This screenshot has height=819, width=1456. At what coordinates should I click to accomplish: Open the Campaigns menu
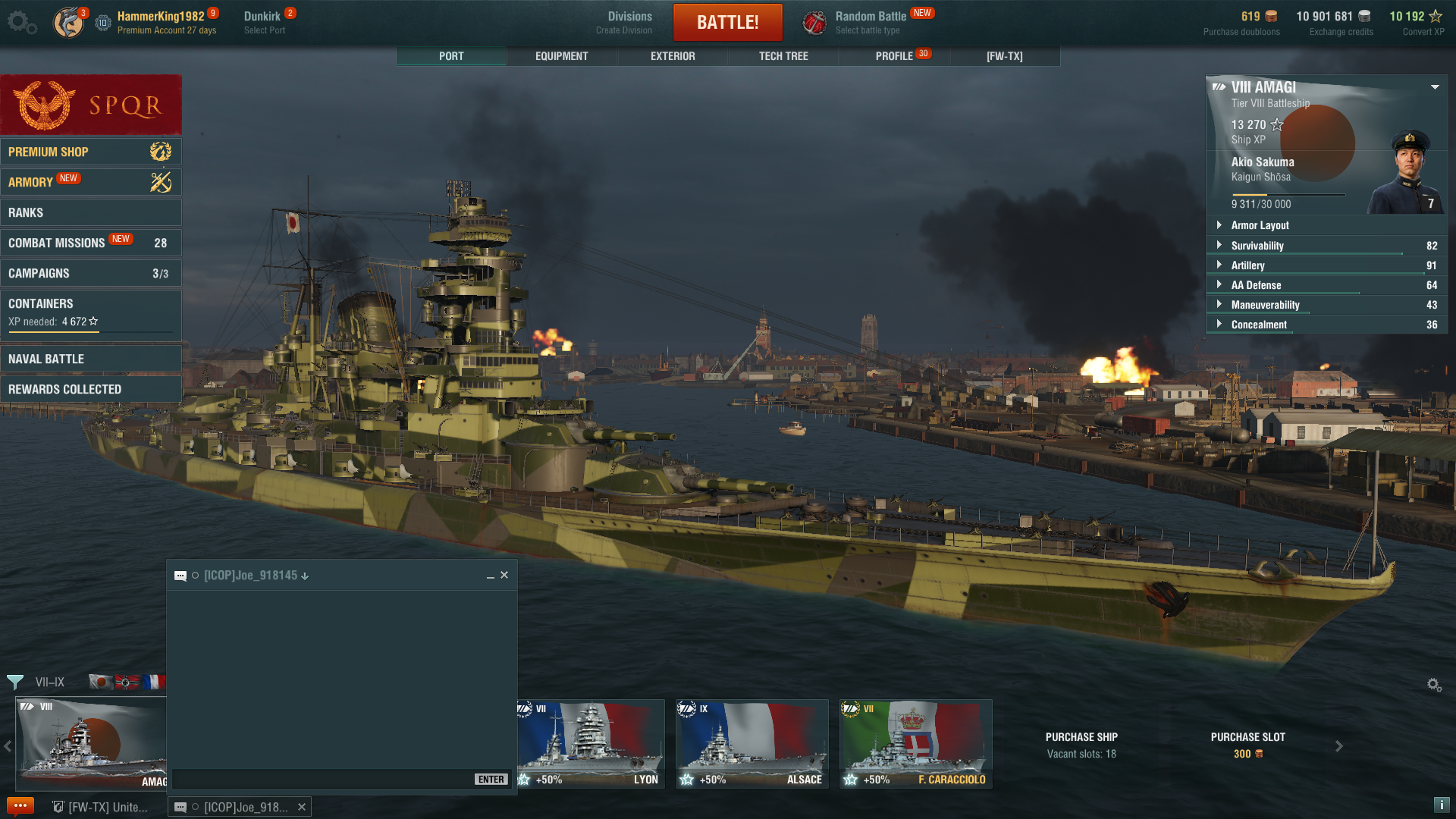pyautogui.click(x=90, y=273)
